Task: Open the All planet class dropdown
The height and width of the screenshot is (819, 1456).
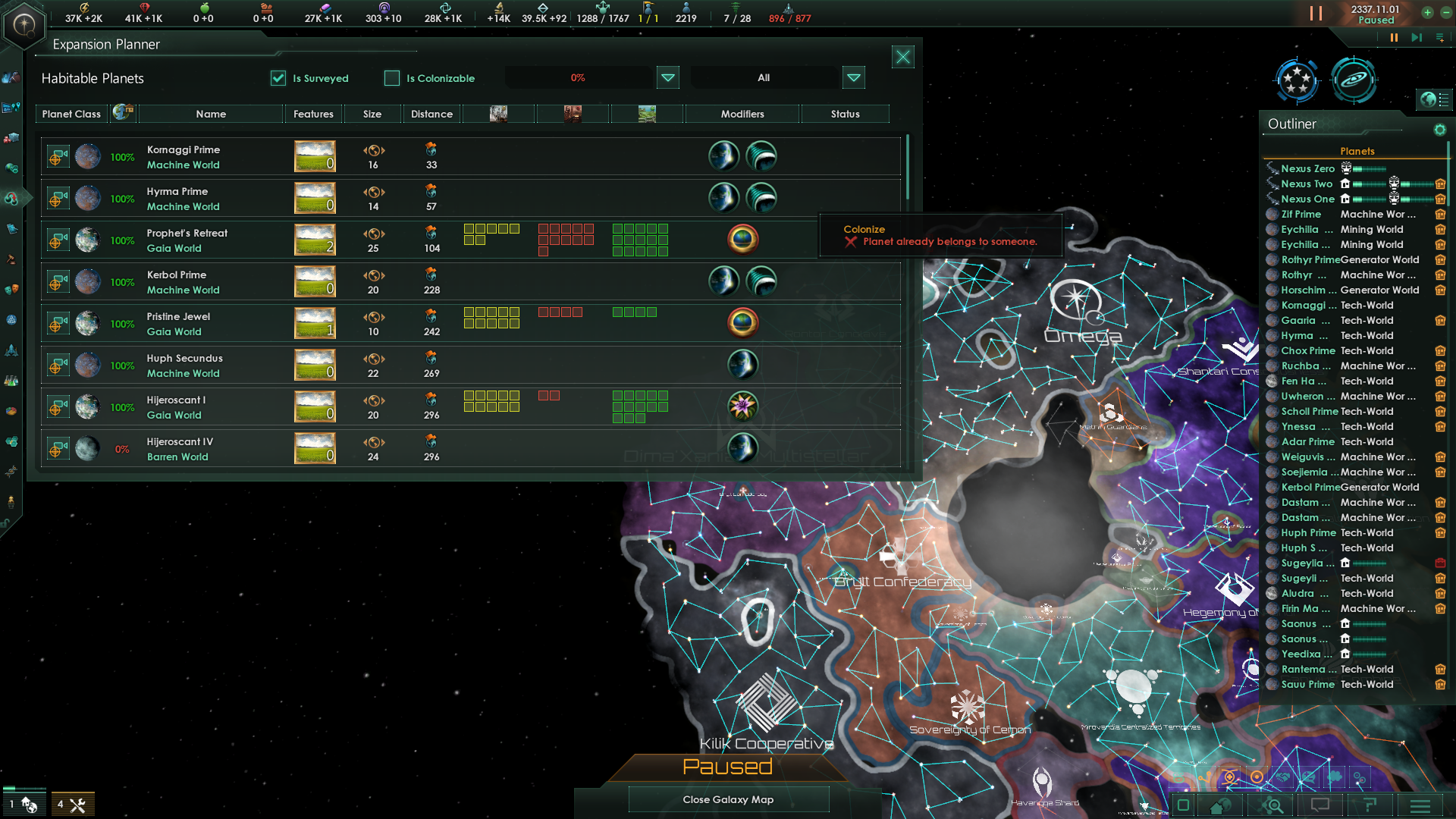Action: [x=854, y=77]
